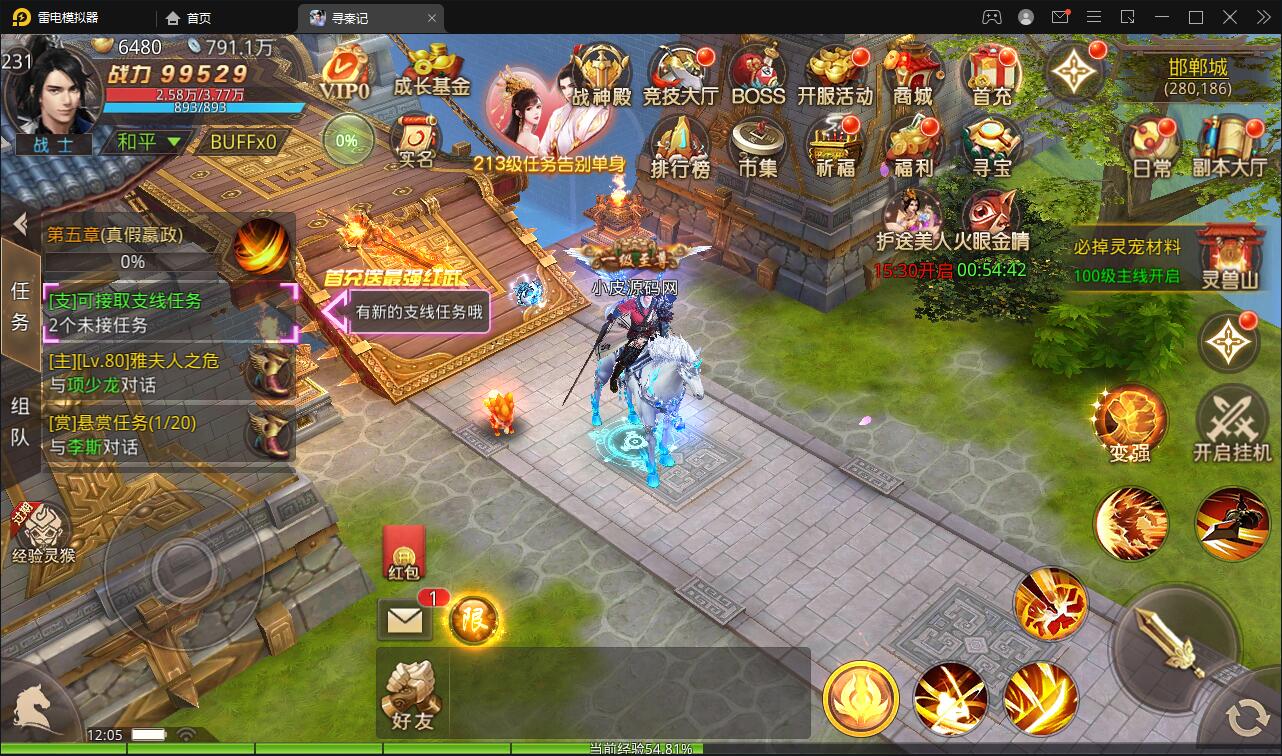The height and width of the screenshot is (756, 1282).
Task: Open the 好友 friends list
Action: point(411,696)
